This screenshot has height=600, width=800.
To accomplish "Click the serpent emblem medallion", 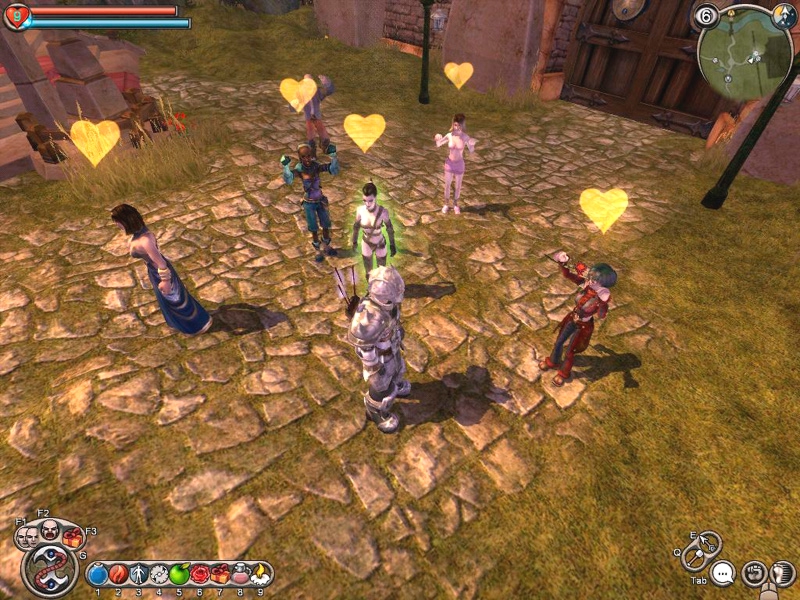I will (49, 571).
